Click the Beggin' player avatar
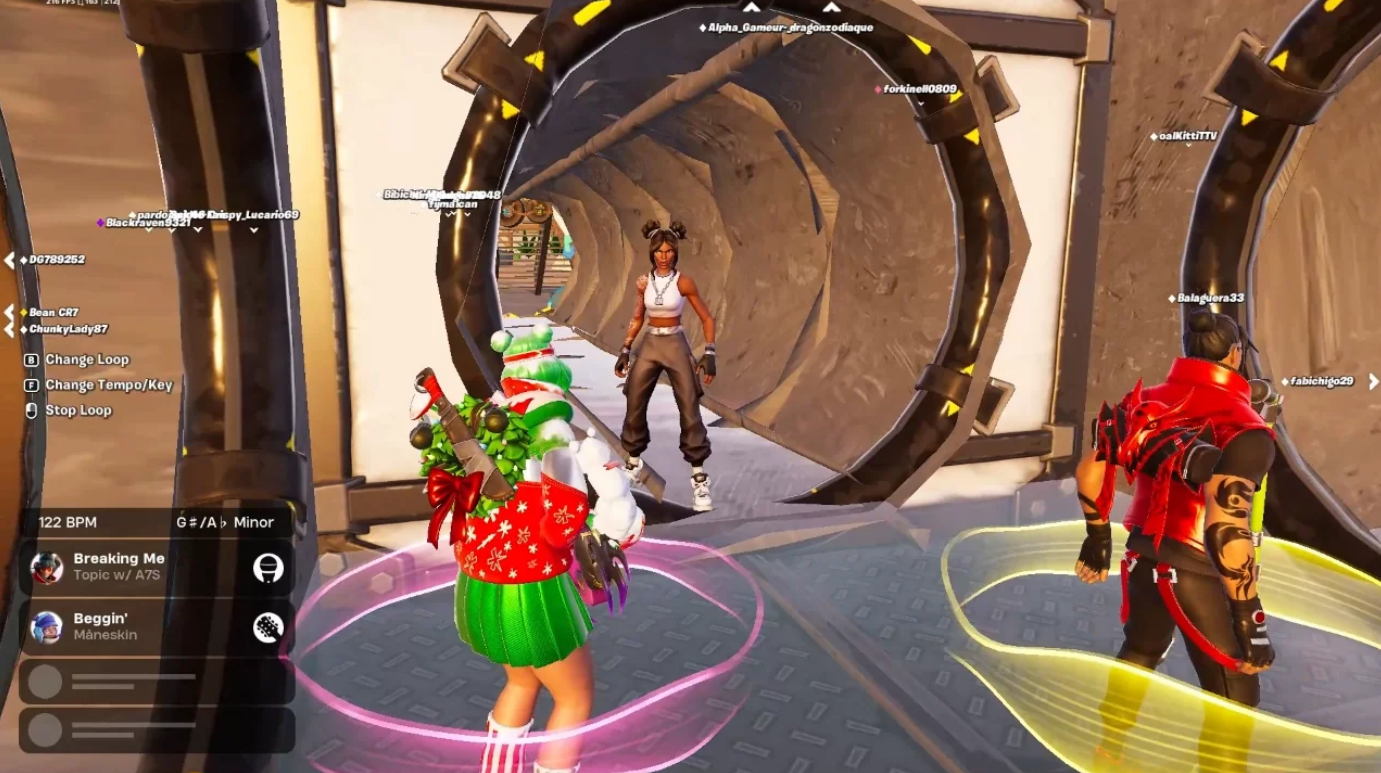 coord(47,627)
